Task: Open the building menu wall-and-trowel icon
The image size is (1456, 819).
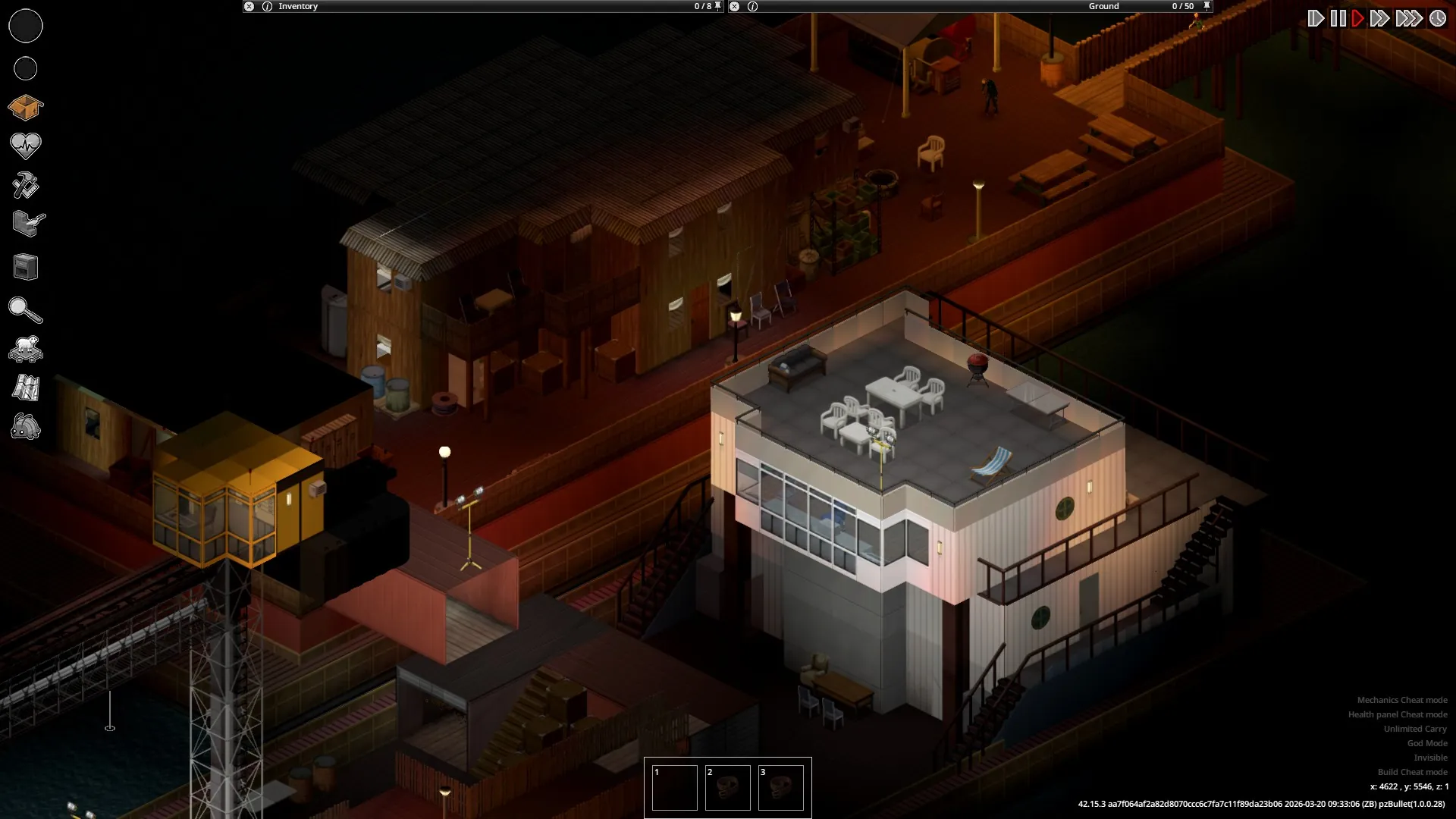Action: (x=29, y=224)
